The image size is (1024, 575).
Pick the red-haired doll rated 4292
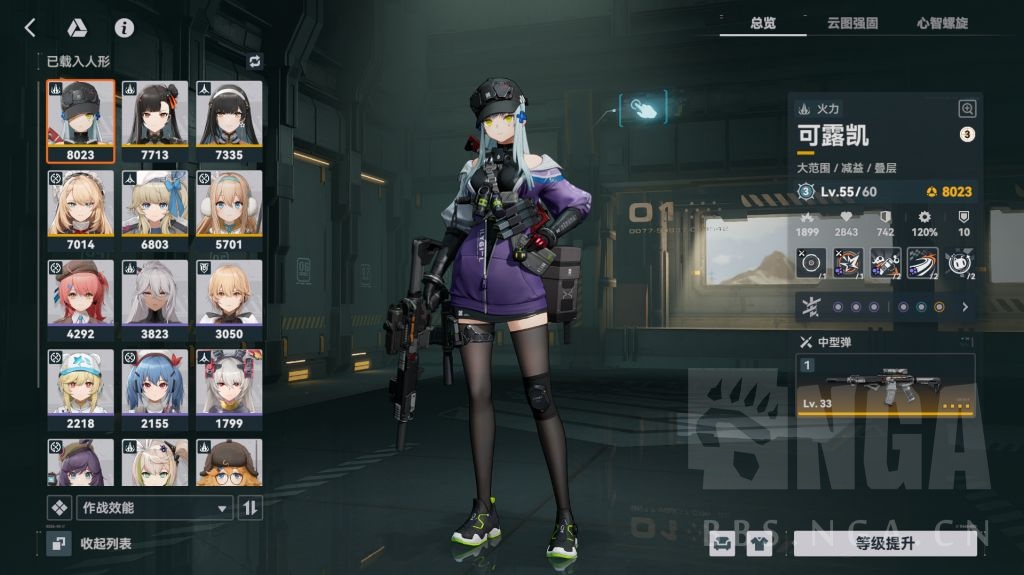coord(80,300)
